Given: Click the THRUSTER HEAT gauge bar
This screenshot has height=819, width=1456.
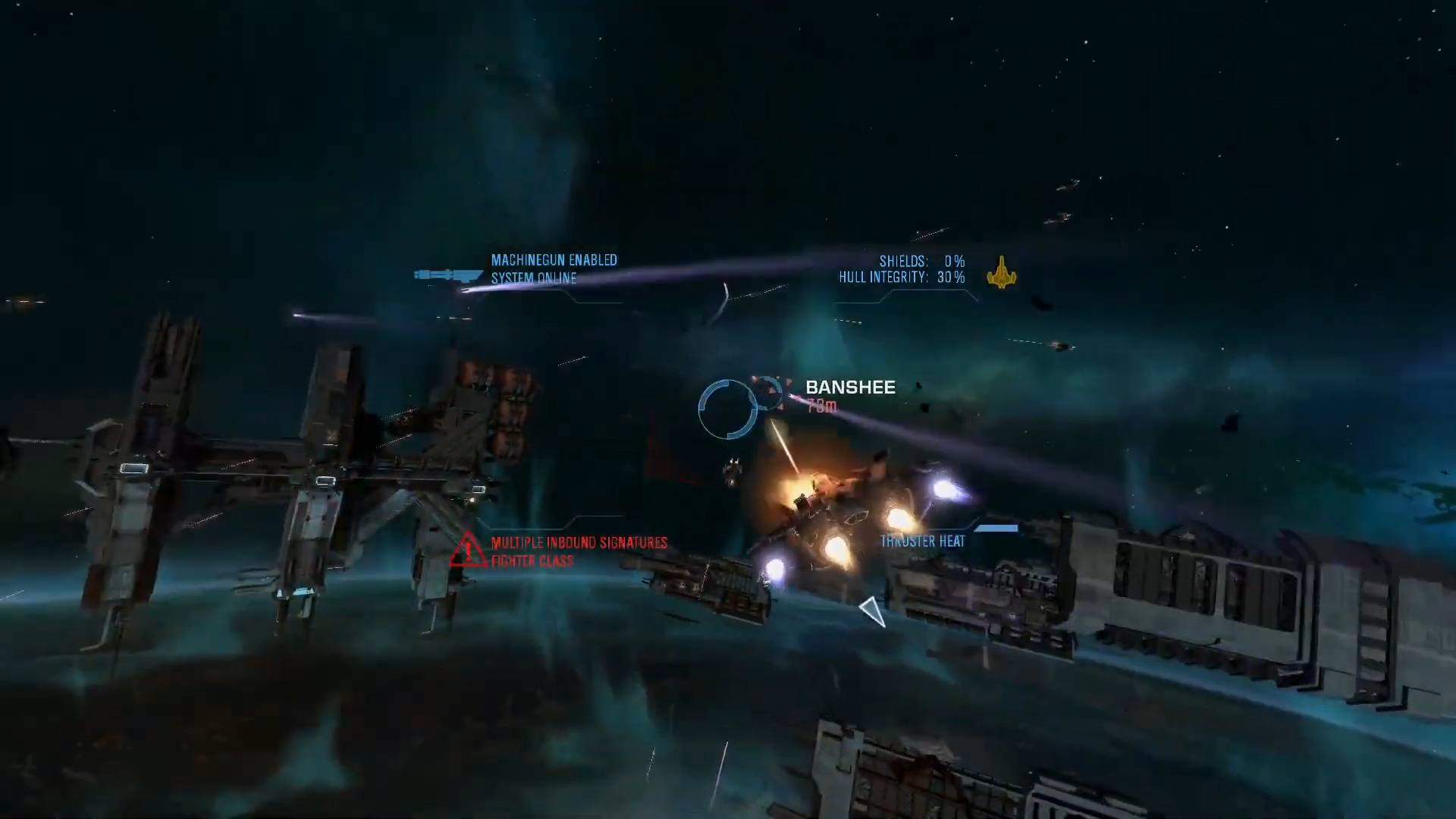Looking at the screenshot, I should [x=997, y=529].
